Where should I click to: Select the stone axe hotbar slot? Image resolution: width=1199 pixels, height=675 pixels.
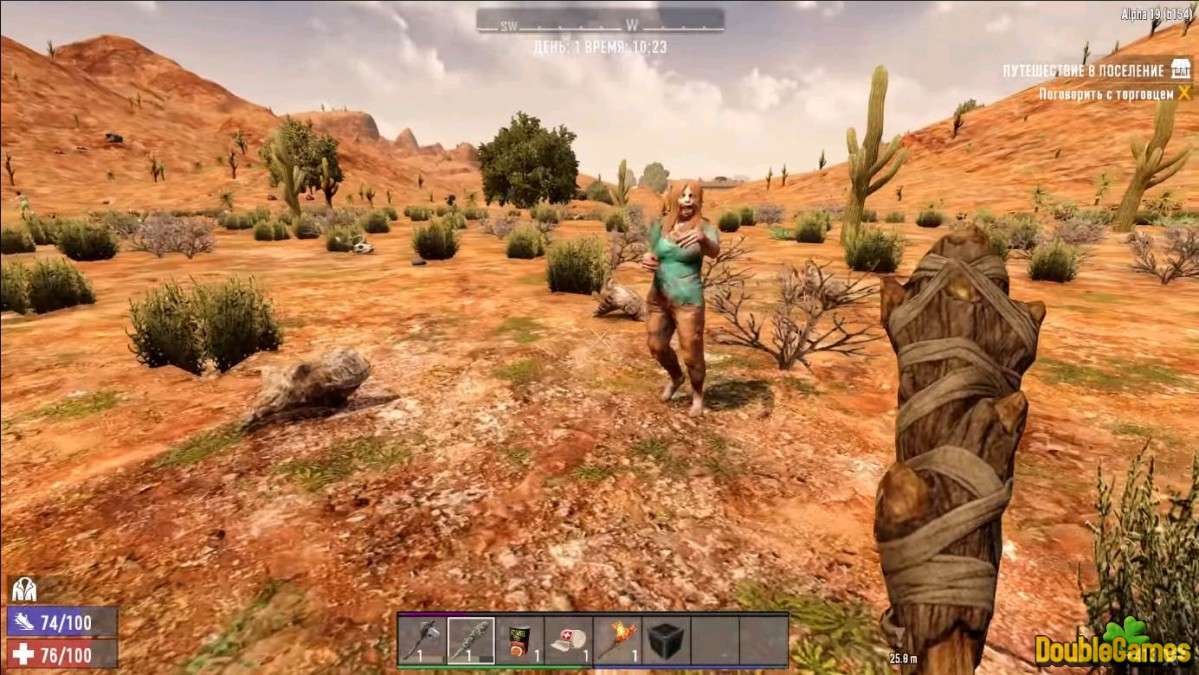click(x=422, y=640)
